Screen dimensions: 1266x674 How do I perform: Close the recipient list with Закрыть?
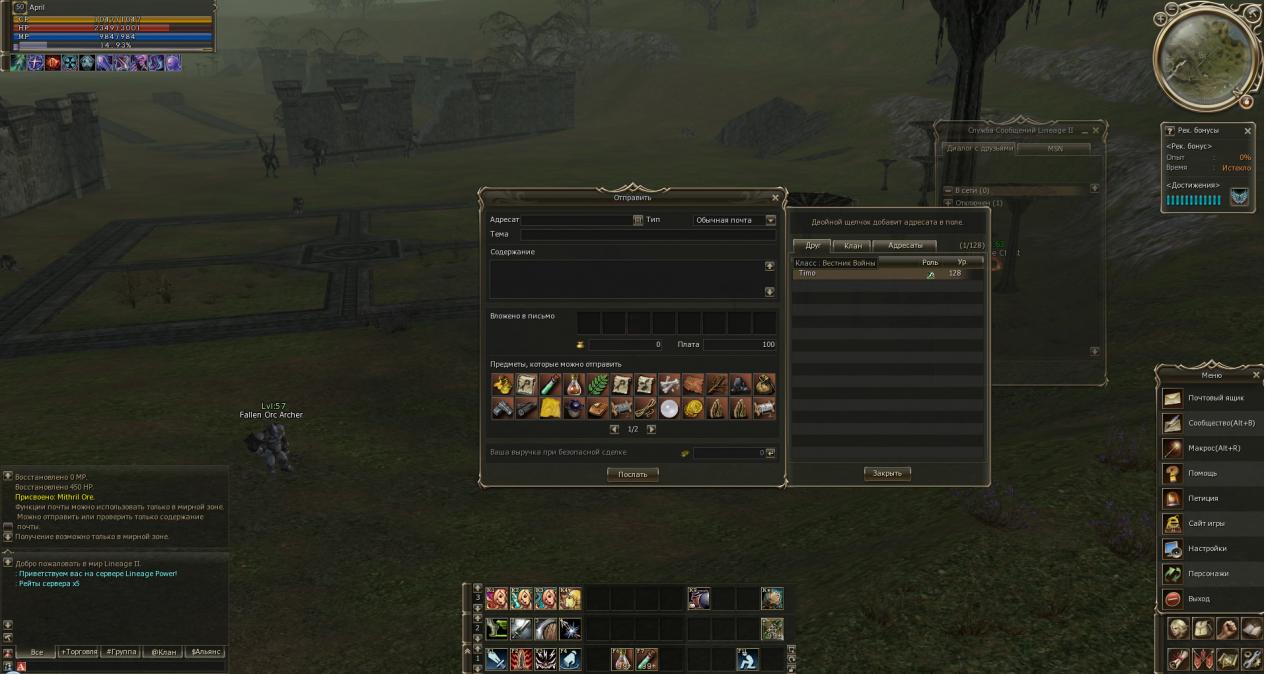pos(887,473)
